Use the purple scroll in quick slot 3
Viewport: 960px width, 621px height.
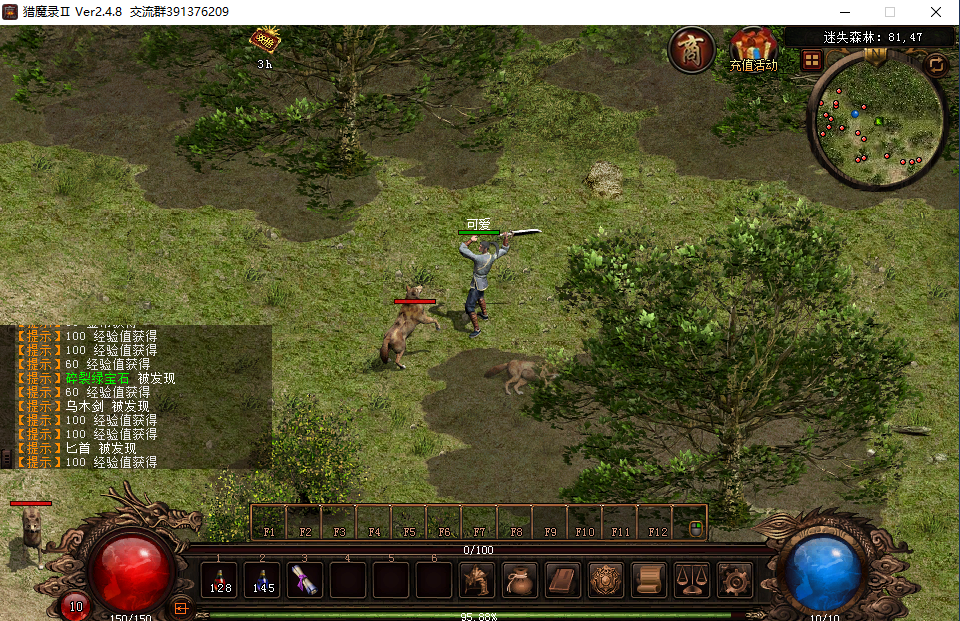point(305,580)
